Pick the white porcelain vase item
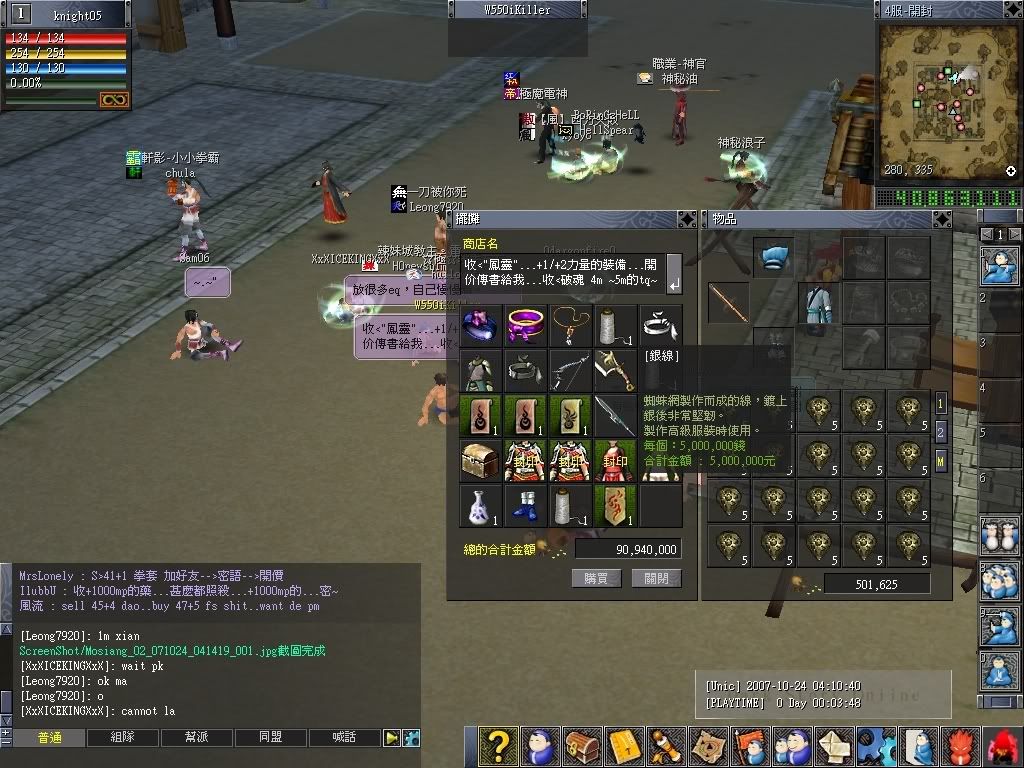 pyautogui.click(x=480, y=505)
